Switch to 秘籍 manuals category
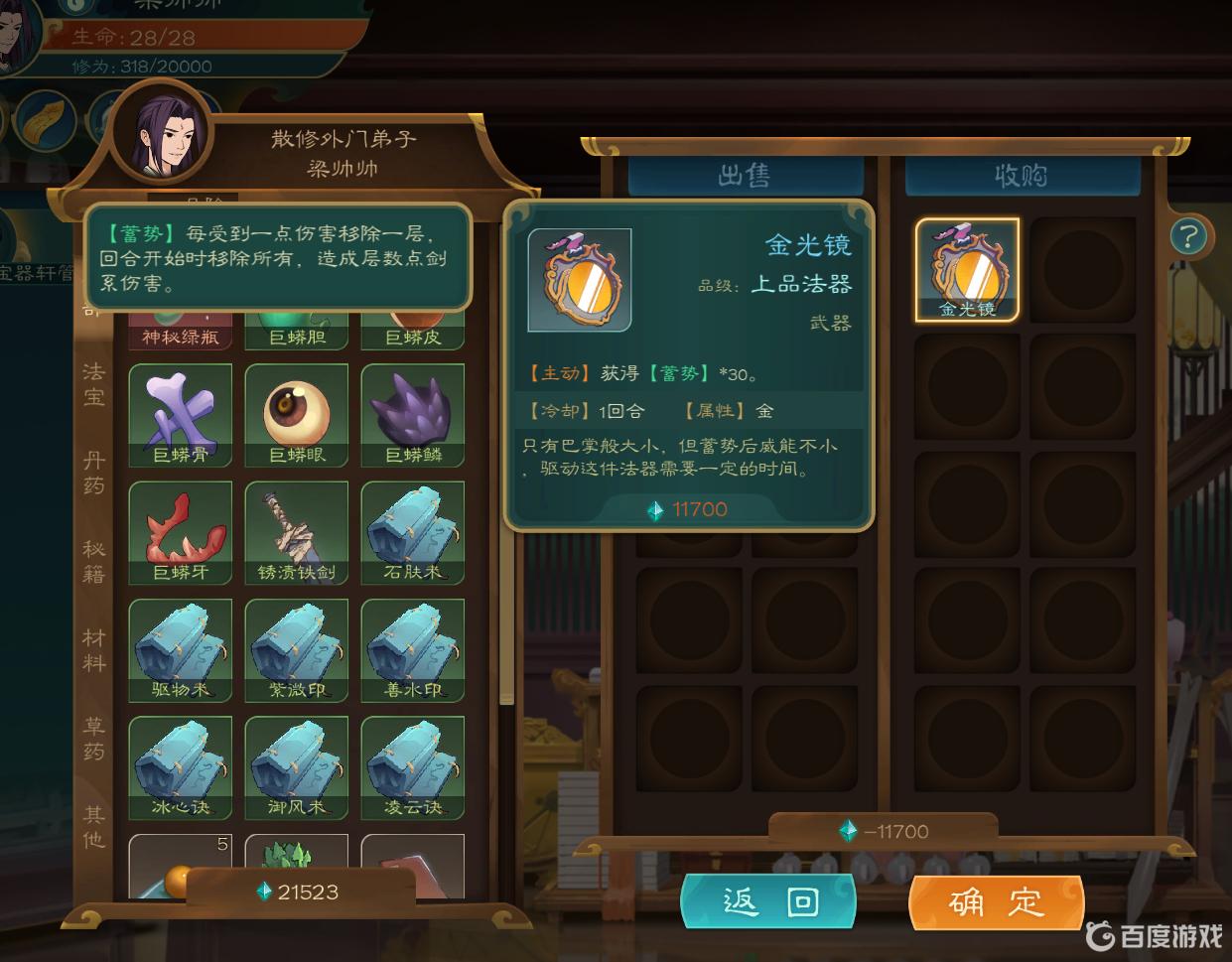Image resolution: width=1232 pixels, height=962 pixels. tap(93, 561)
